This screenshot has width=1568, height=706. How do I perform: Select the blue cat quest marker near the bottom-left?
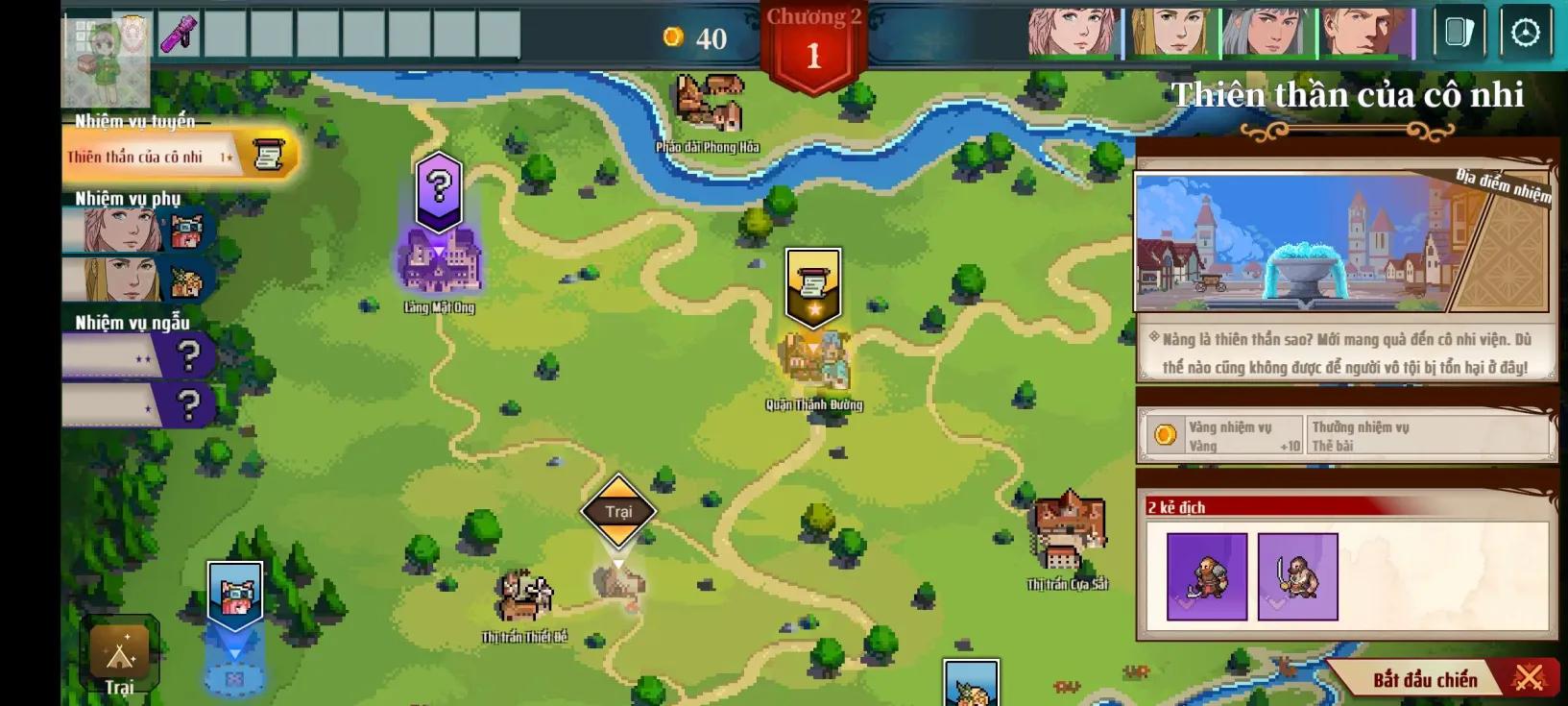[233, 593]
